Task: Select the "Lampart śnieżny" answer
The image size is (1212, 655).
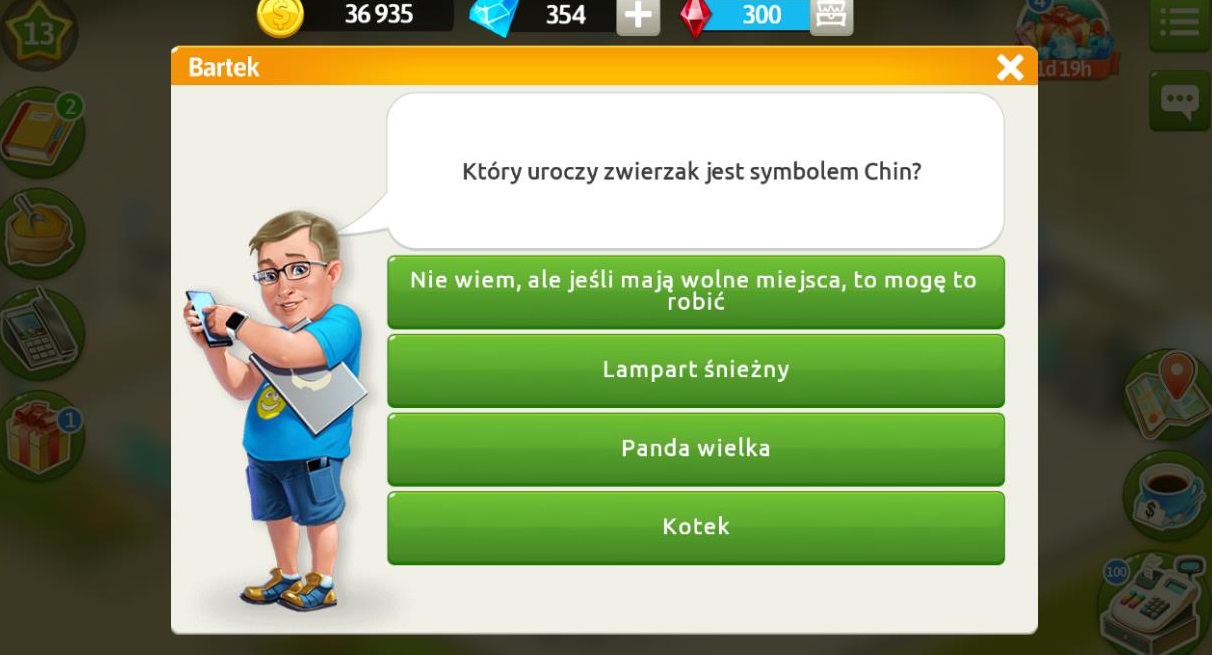Action: (695, 370)
